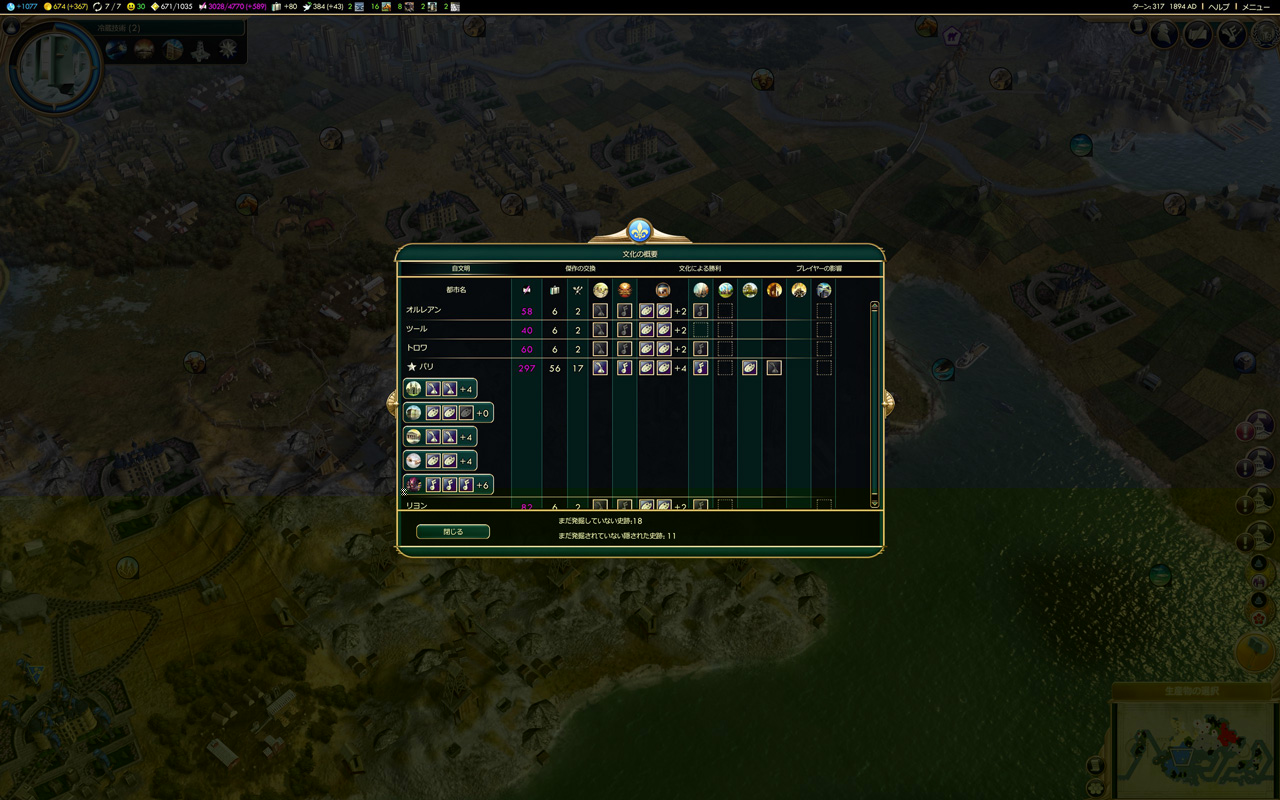Show the プレイヤーの影響 tab
Image resolution: width=1280 pixels, height=800 pixels.
[x=819, y=269]
